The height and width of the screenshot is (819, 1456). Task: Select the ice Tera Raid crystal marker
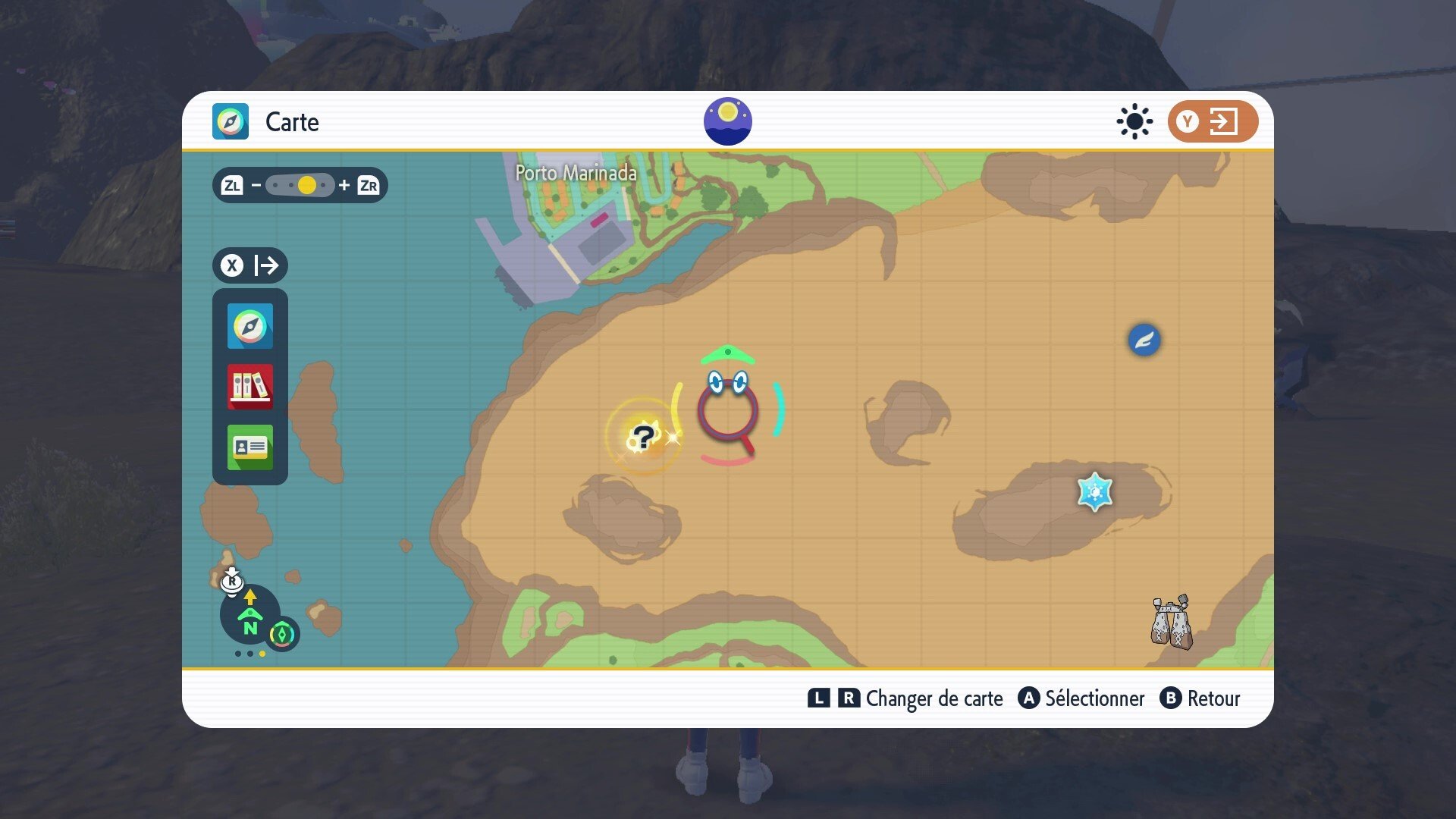pos(1094,492)
